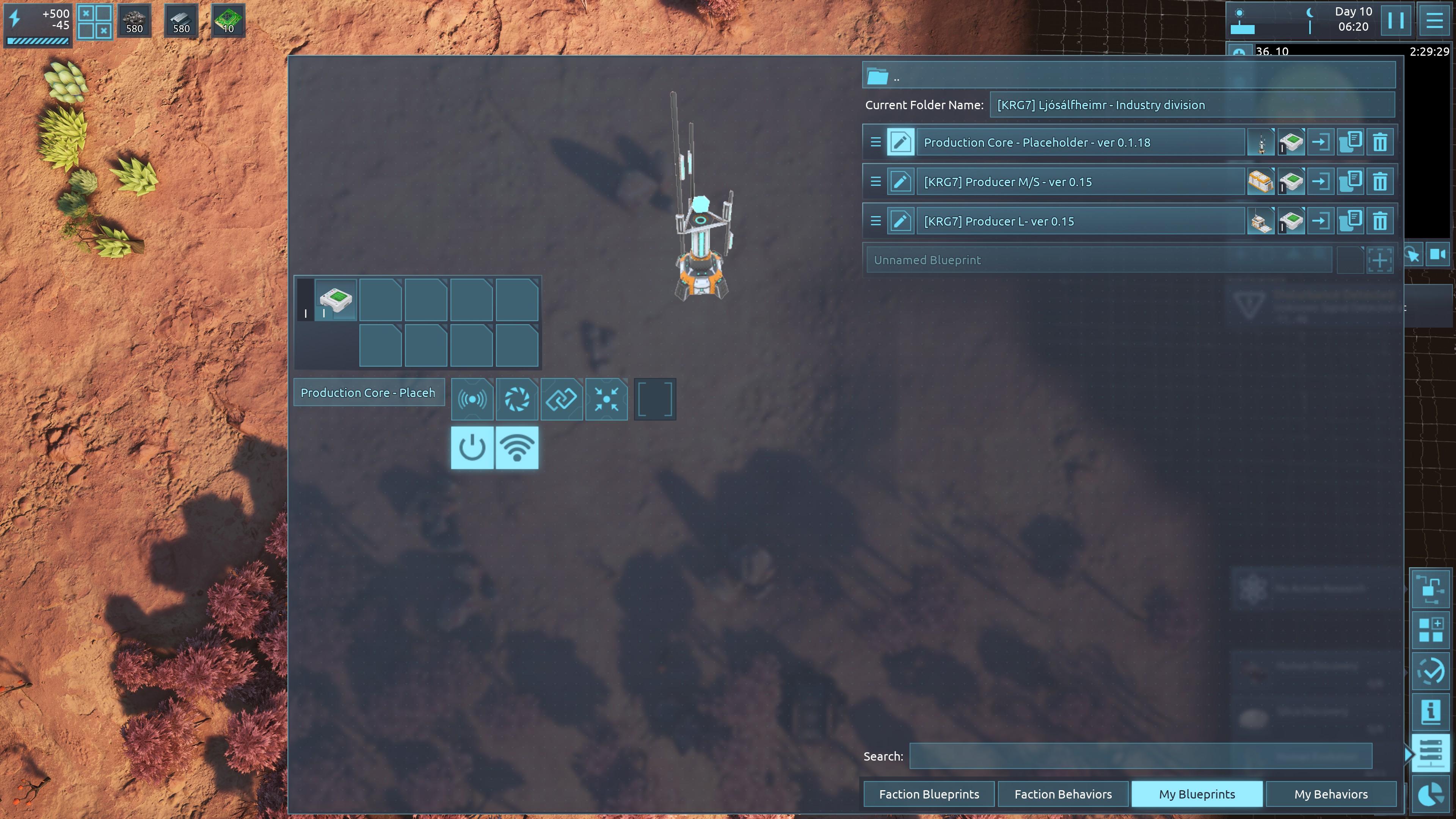Show the My Behaviors tab
This screenshot has width=1456, height=819.
(1330, 794)
